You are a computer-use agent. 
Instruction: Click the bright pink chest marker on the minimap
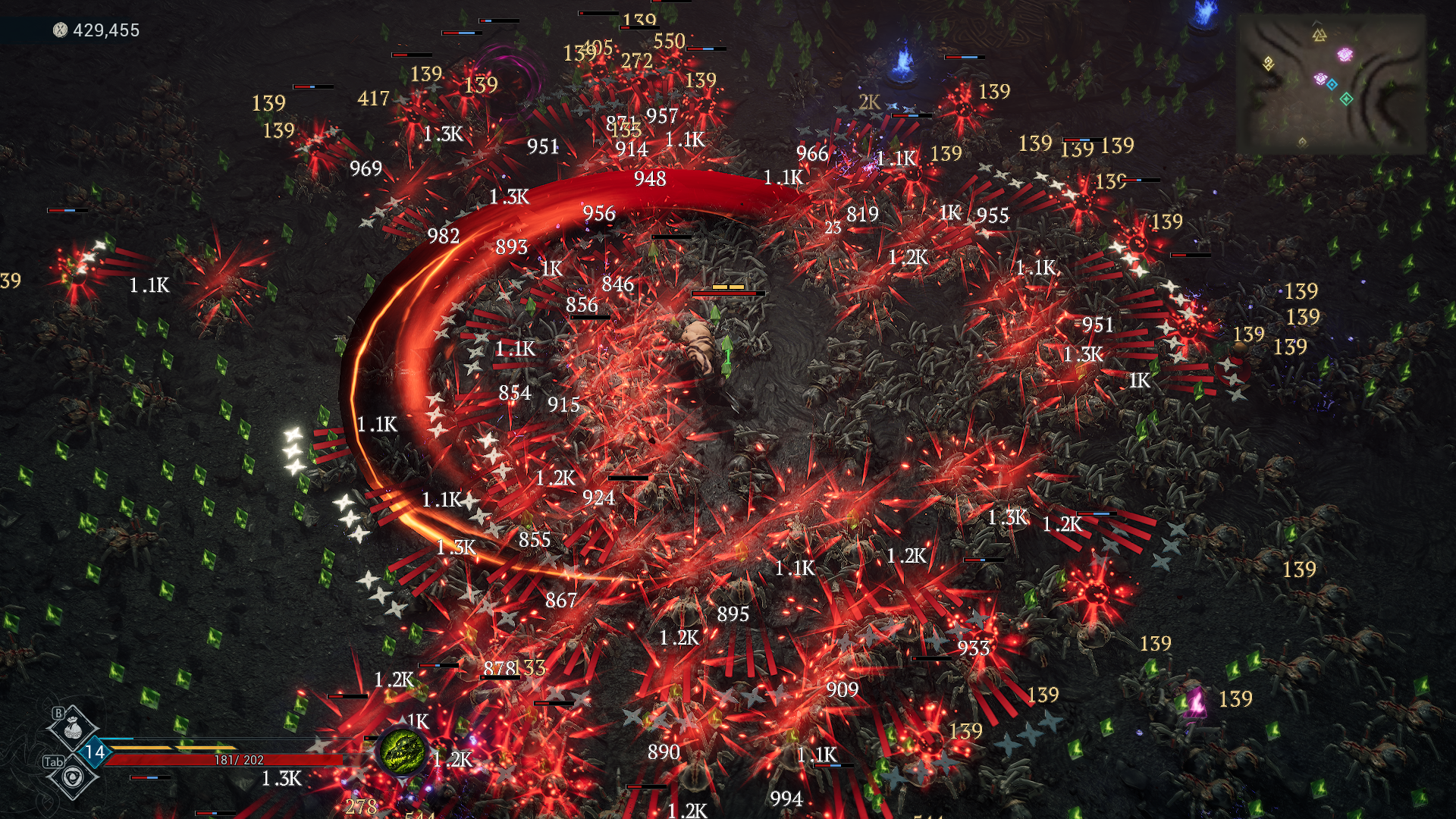point(1345,55)
